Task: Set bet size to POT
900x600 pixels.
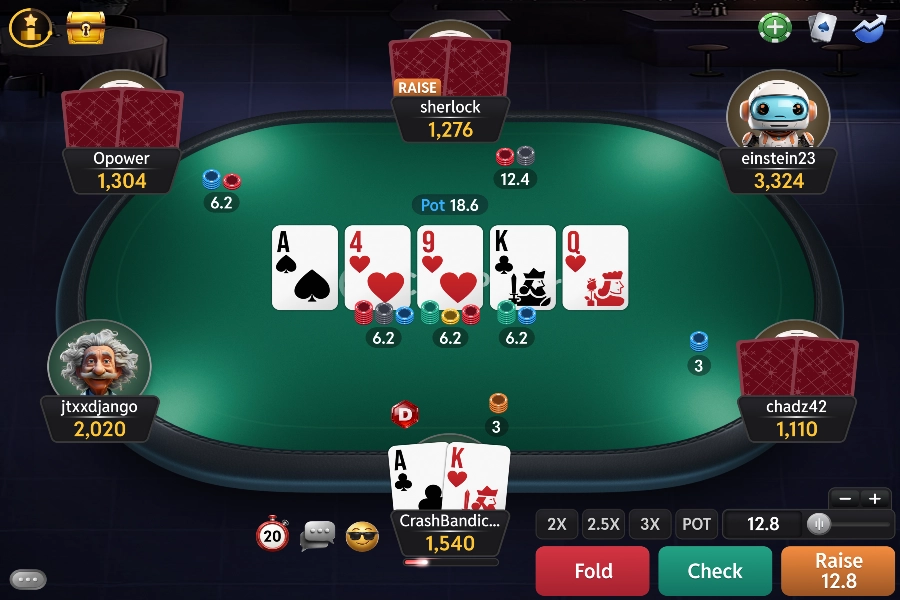Action: (696, 524)
